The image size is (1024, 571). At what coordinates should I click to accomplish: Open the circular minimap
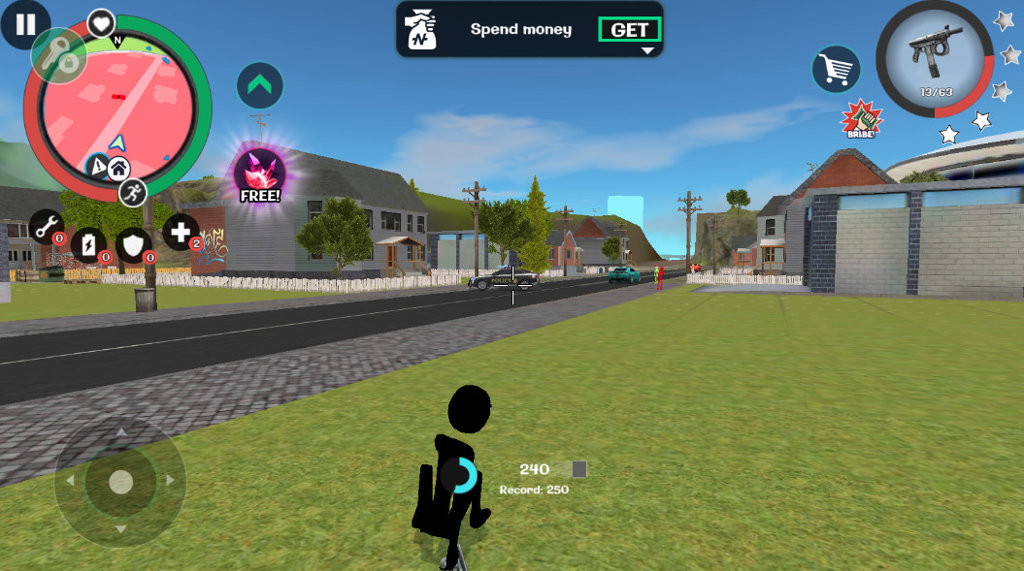(x=117, y=105)
